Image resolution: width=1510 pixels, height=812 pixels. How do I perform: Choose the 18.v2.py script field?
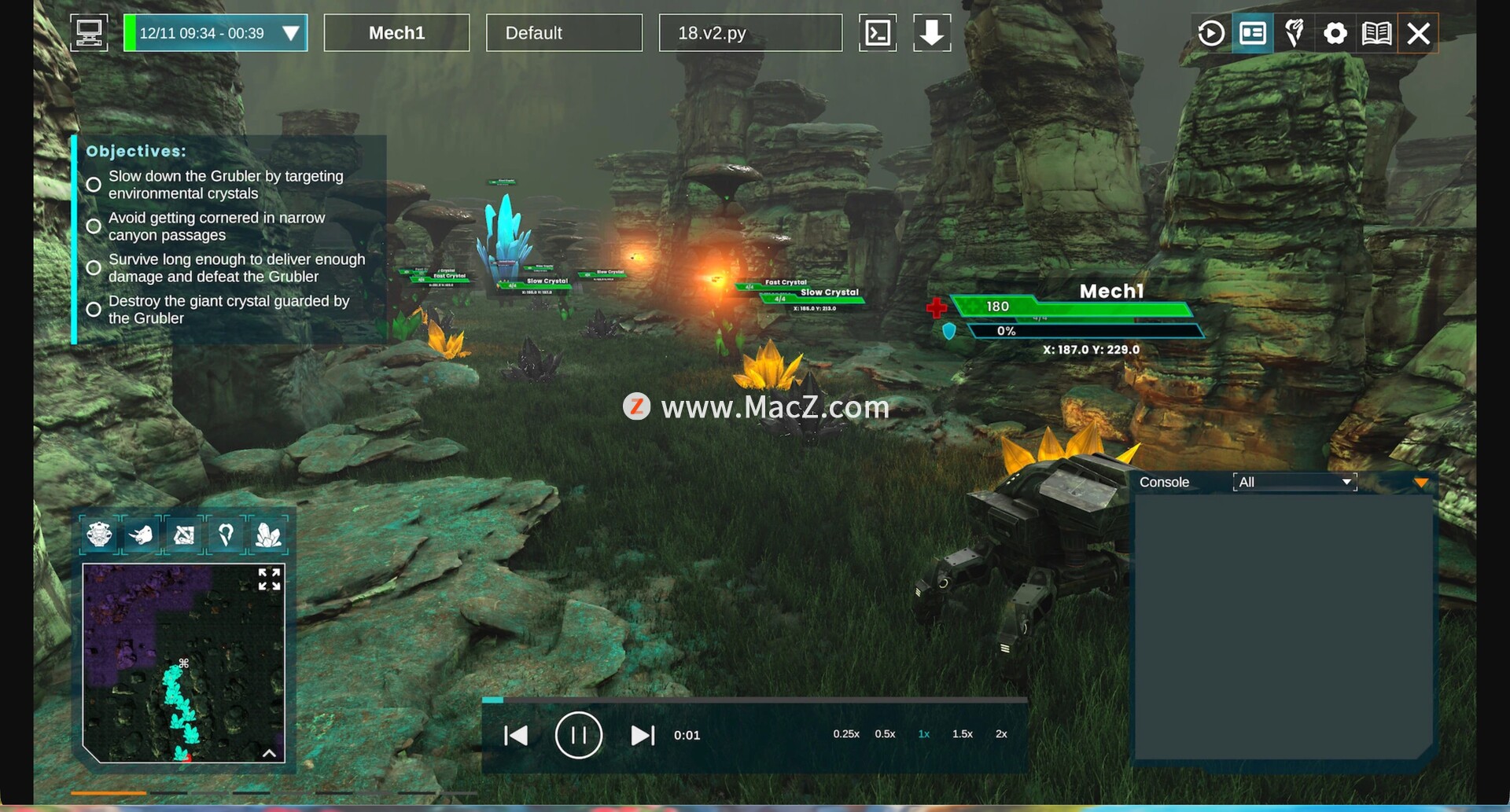749,33
